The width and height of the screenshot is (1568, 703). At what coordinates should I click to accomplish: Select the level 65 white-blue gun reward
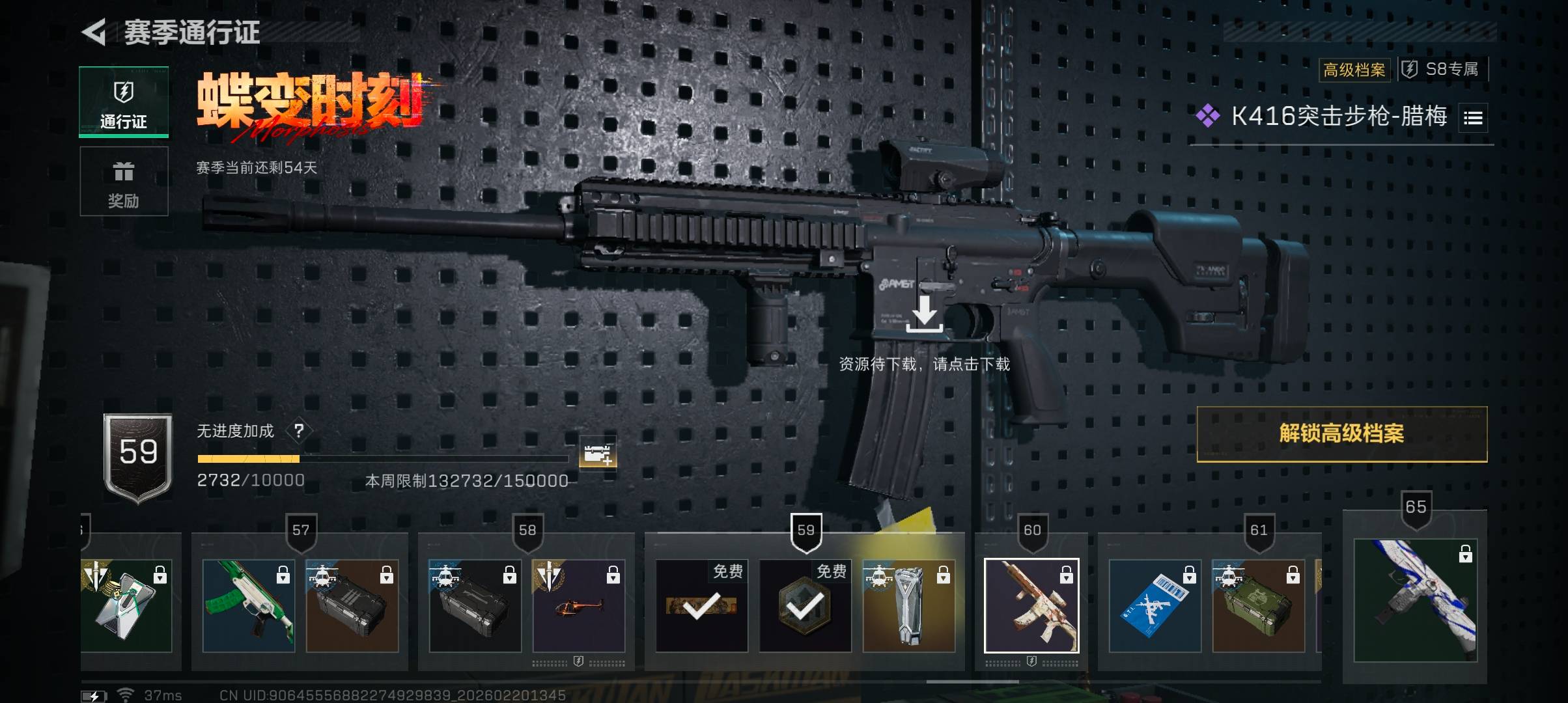pos(1415,600)
